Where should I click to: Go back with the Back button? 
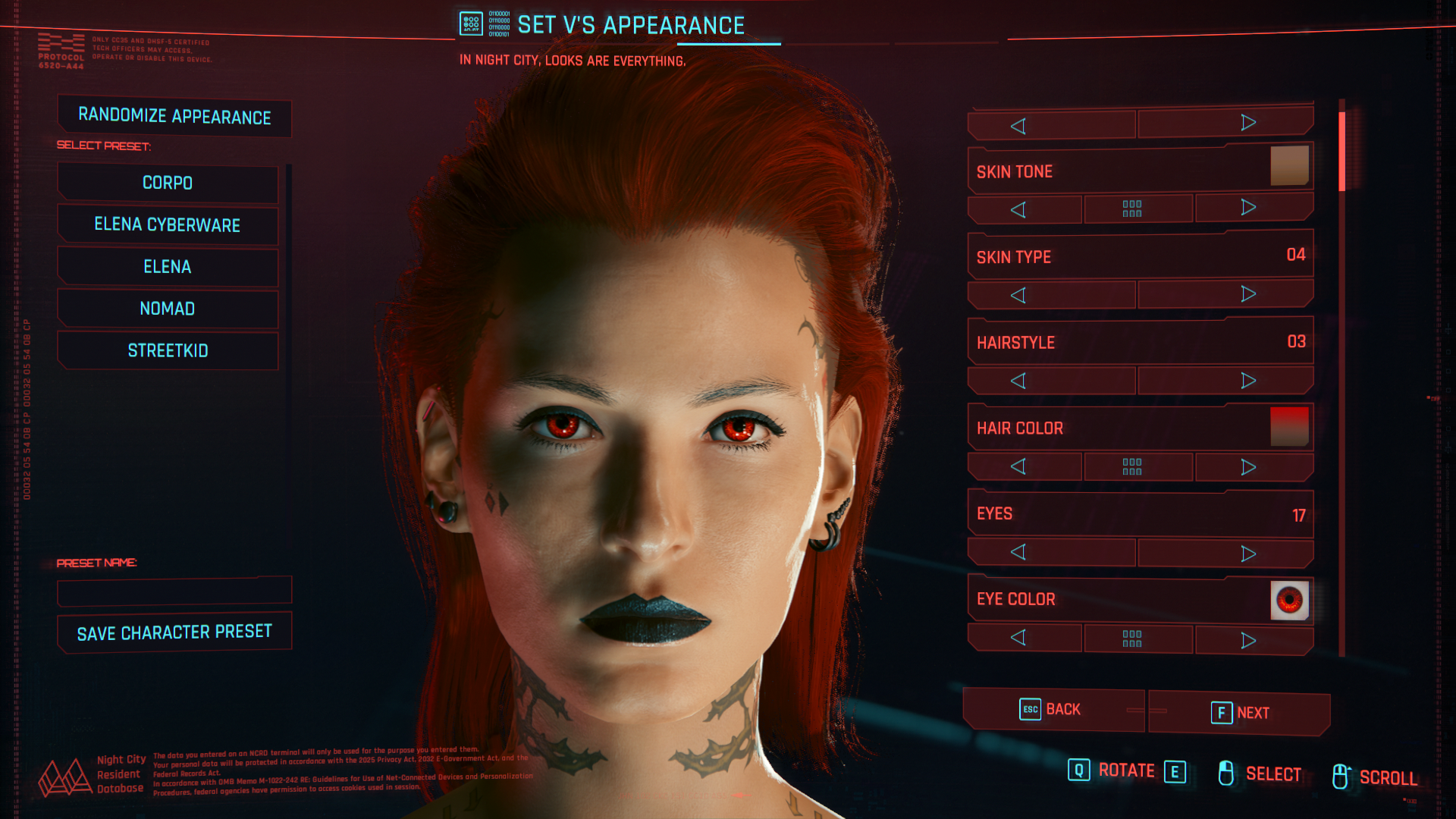tap(1053, 710)
